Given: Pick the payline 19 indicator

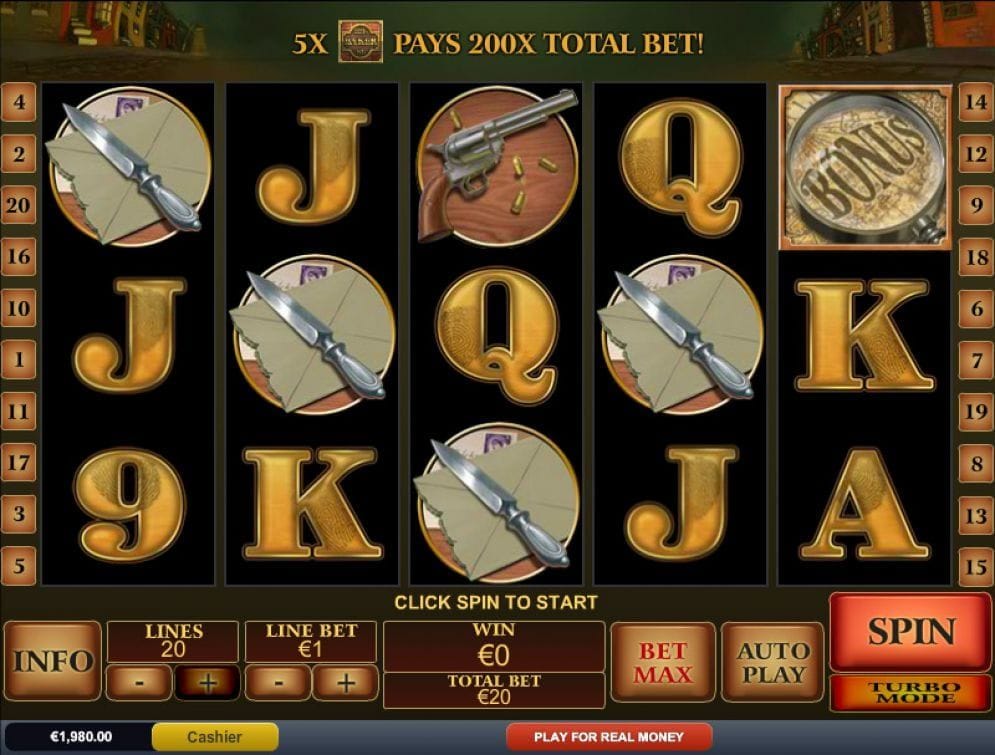Looking at the screenshot, I should click(x=976, y=412).
